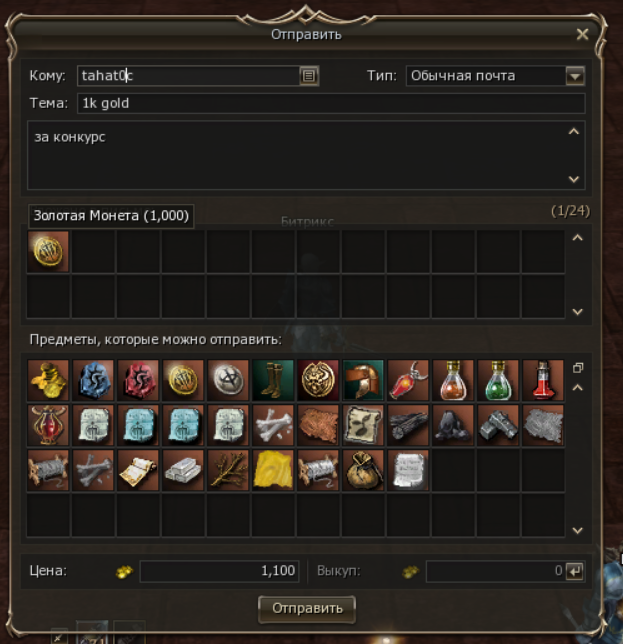Select the attached gold coin slot
This screenshot has height=644, width=623.
click(x=49, y=251)
